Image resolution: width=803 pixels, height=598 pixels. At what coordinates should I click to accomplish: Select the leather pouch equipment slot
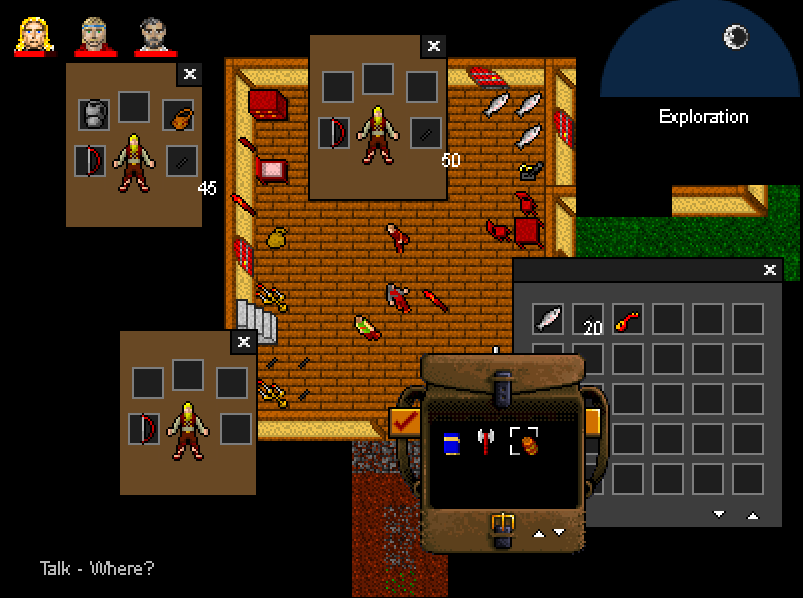coord(178,116)
